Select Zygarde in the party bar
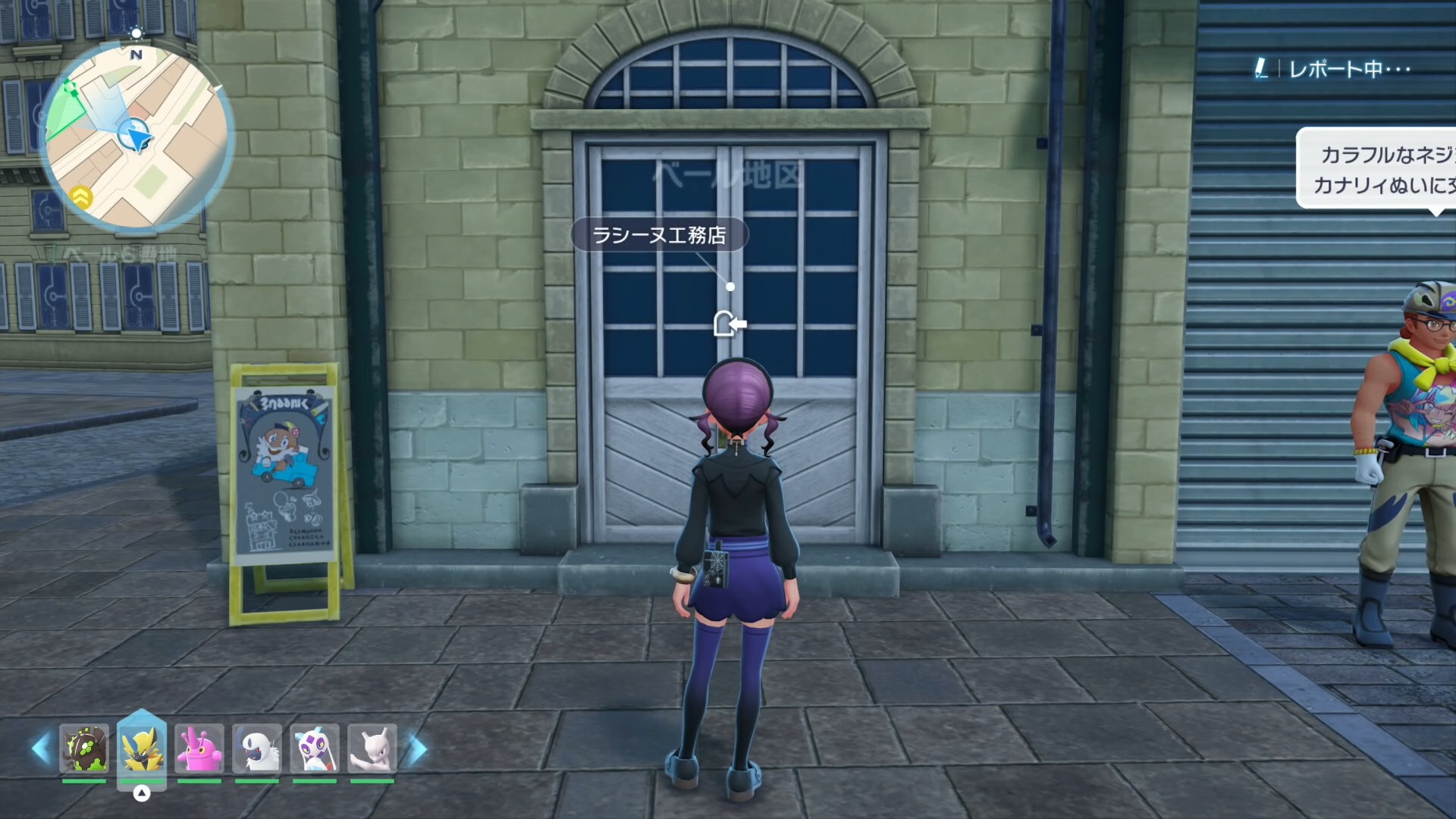 [84, 748]
